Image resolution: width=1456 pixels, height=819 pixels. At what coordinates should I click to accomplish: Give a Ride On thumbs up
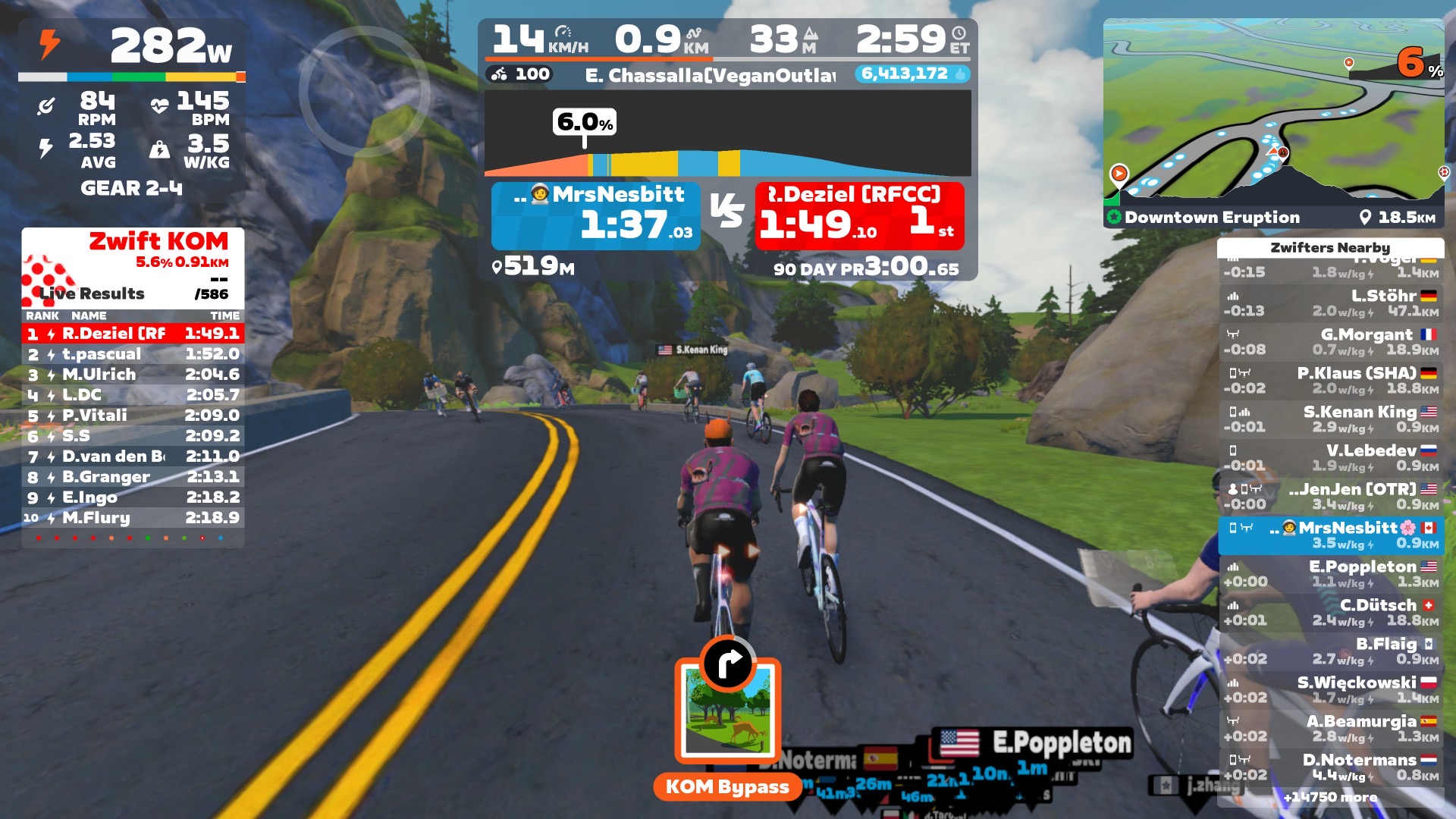pos(960,74)
